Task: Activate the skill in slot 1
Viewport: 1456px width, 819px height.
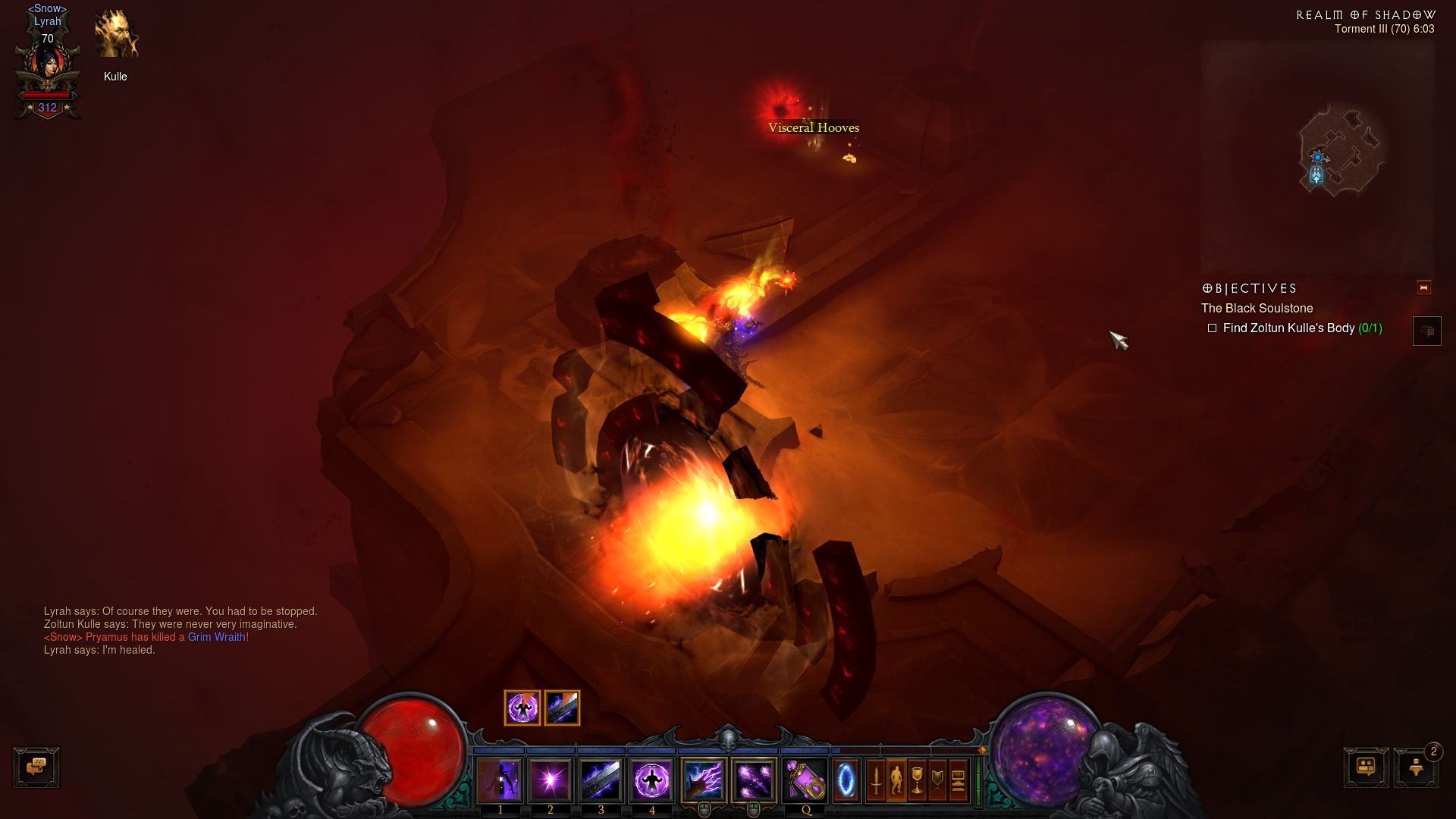Action: coord(500,780)
